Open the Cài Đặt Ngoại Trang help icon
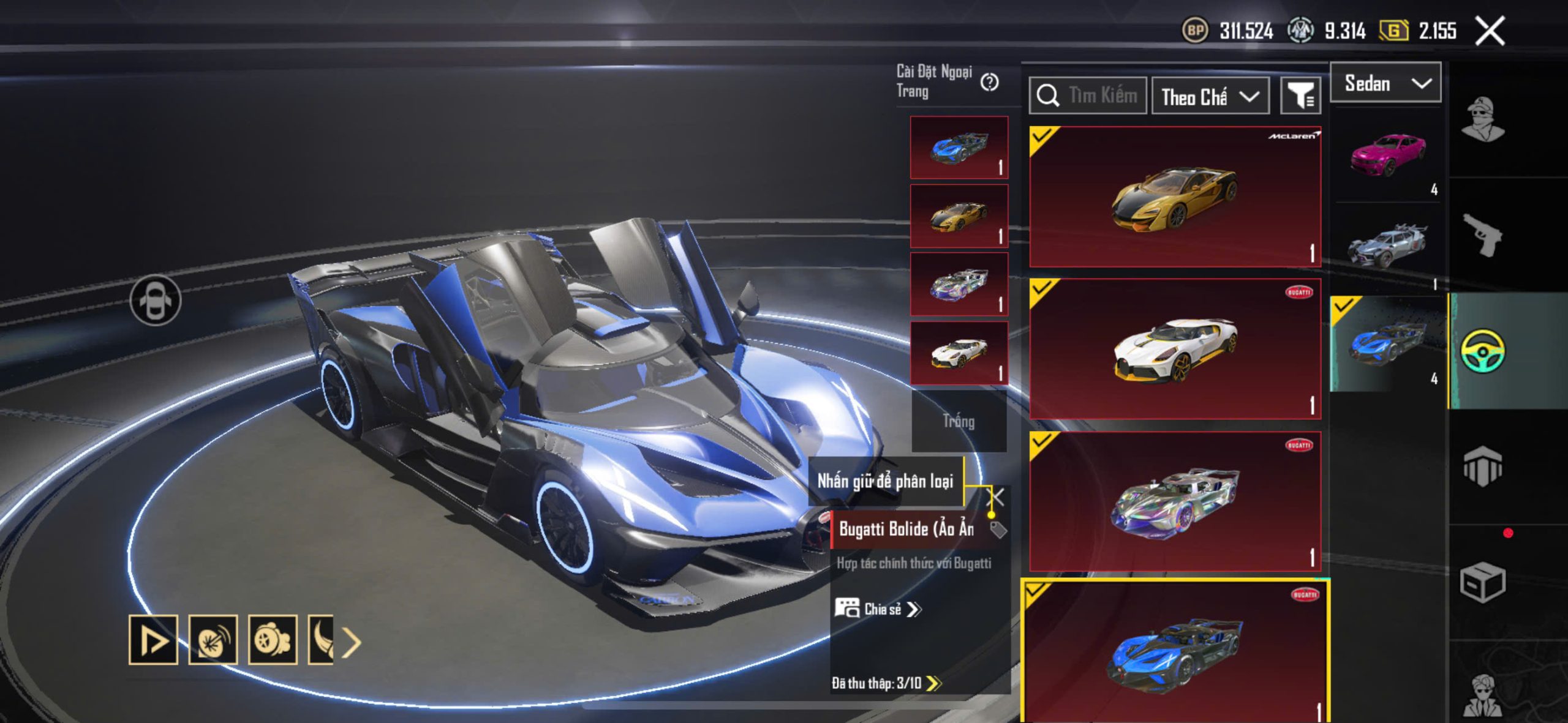Image resolution: width=1568 pixels, height=723 pixels. (x=989, y=82)
